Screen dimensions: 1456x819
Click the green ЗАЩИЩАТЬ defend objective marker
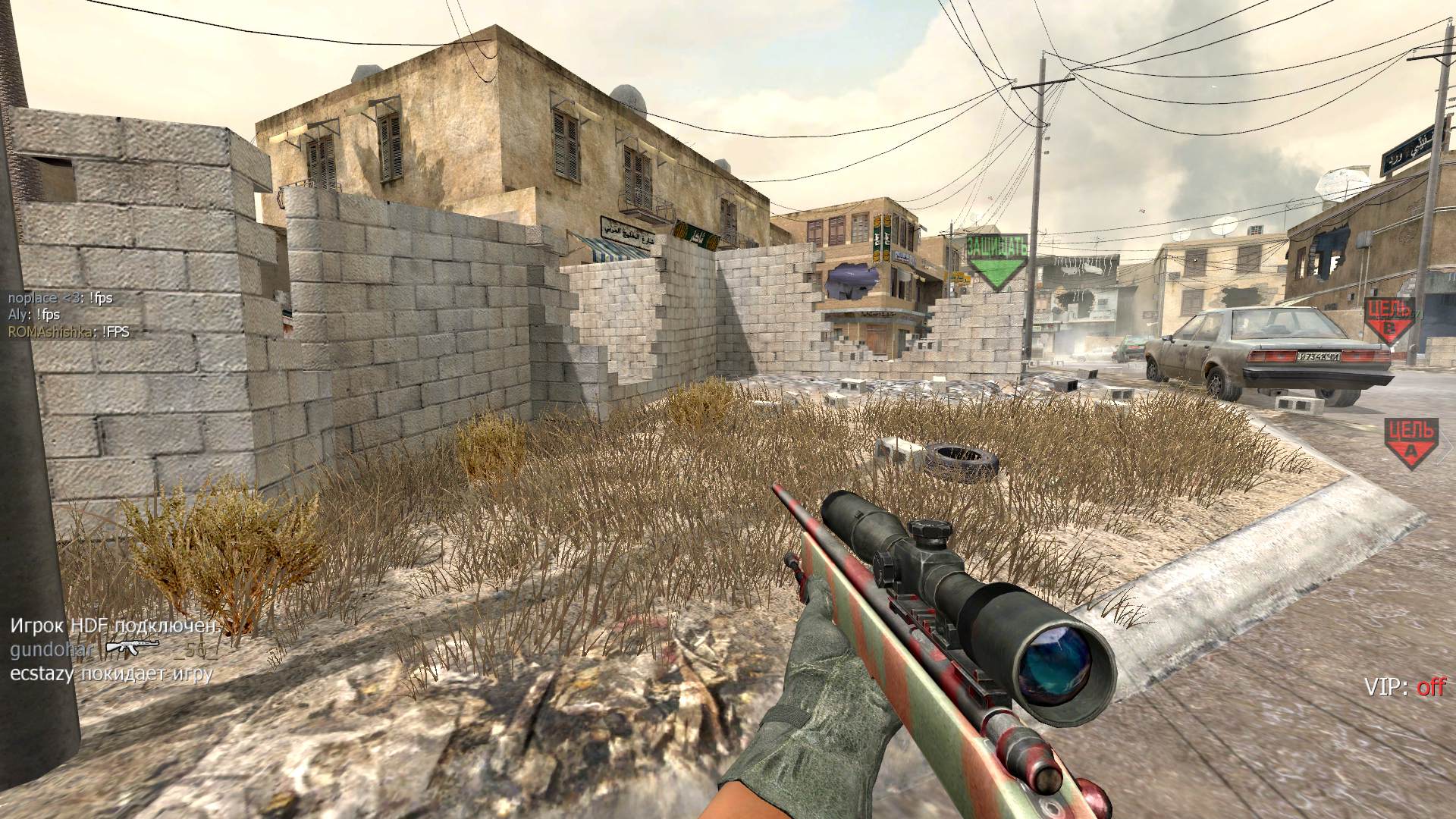tap(996, 259)
